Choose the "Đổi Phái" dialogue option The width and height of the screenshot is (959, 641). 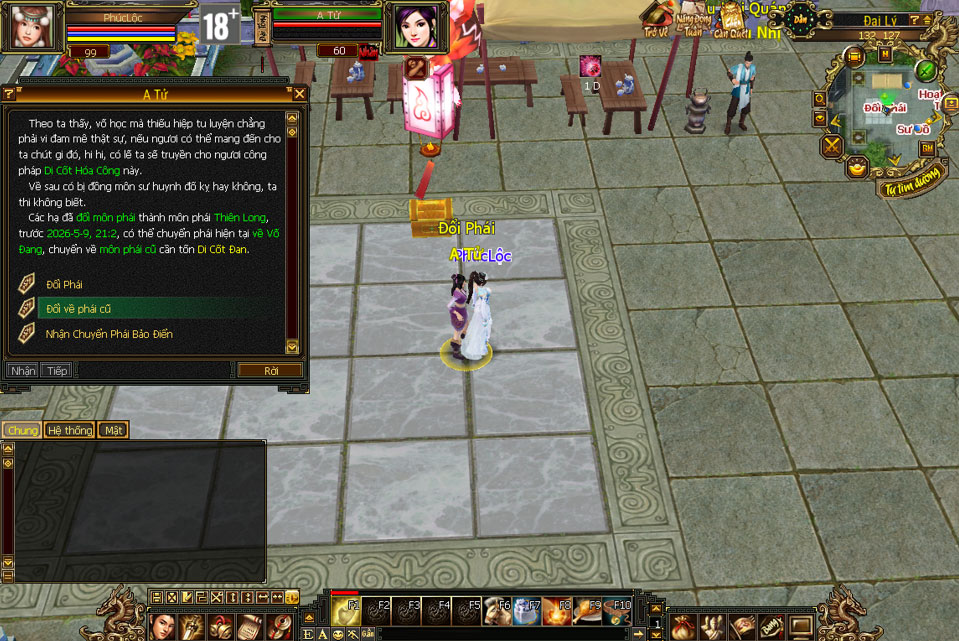pos(65,284)
